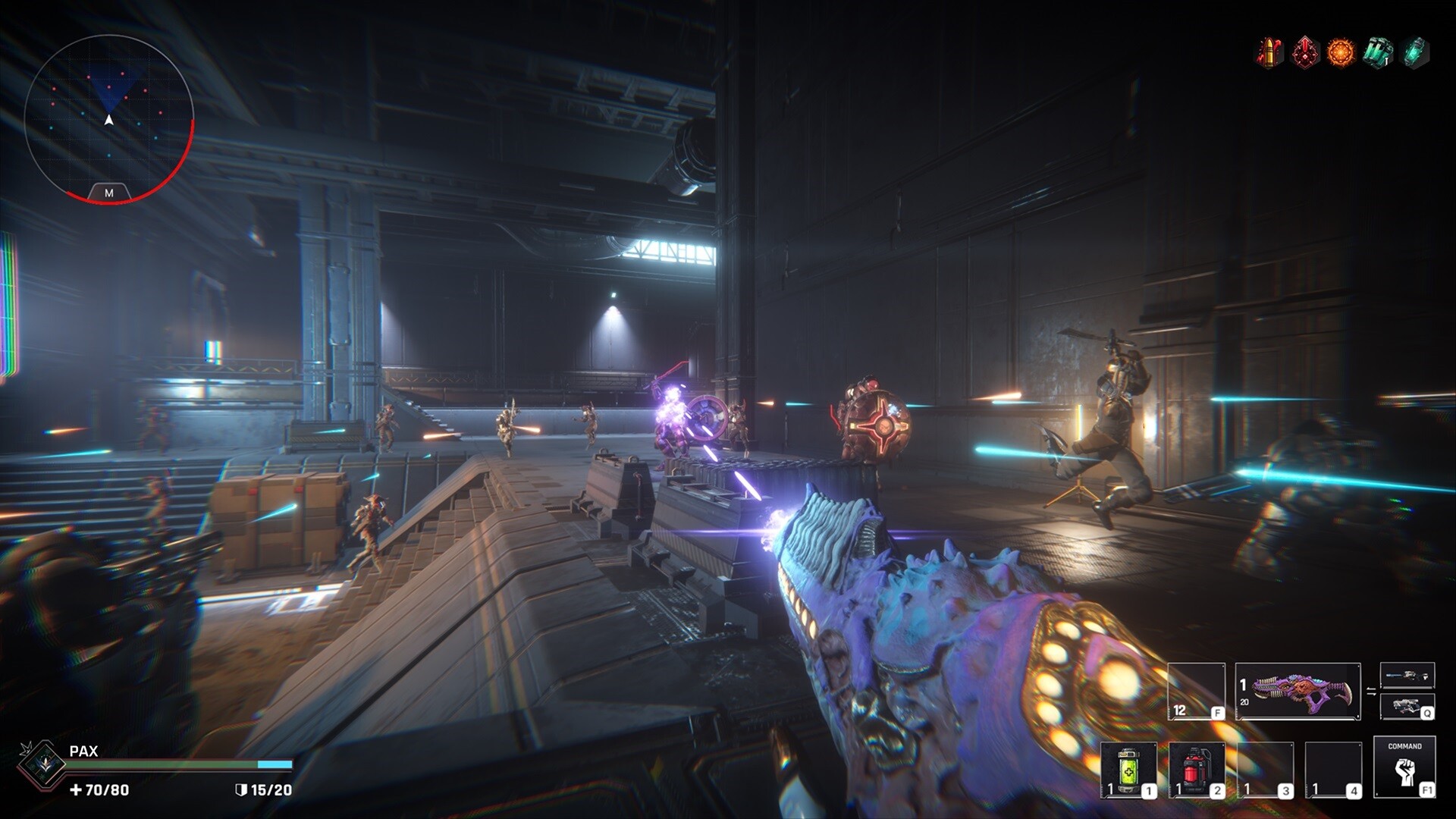This screenshot has width=1456, height=819.
Task: Click the ability slot showing 12
Action: pos(1196,691)
